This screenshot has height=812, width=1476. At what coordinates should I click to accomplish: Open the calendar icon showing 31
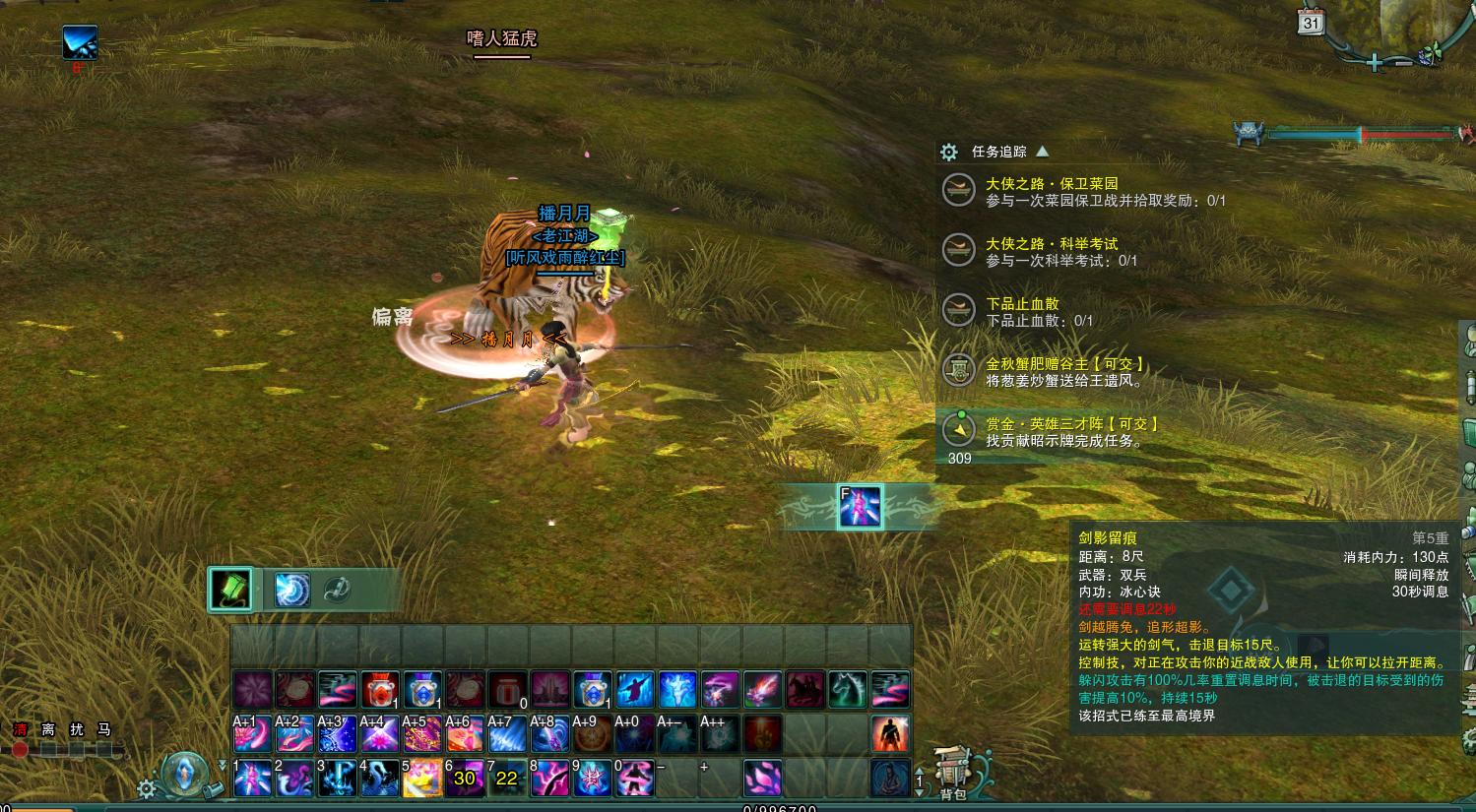click(1311, 22)
